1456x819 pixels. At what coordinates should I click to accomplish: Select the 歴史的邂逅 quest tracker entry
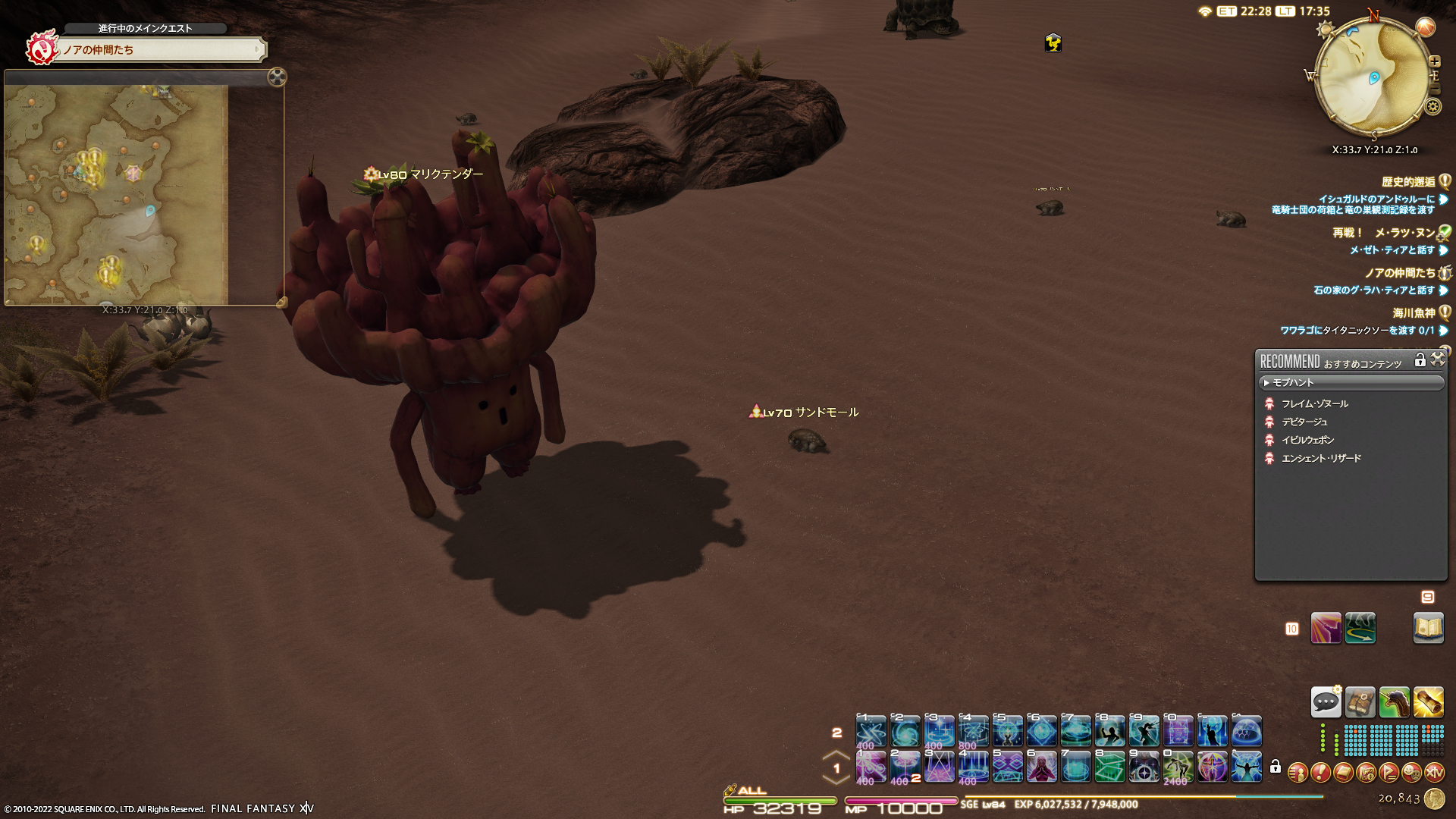point(1408,182)
